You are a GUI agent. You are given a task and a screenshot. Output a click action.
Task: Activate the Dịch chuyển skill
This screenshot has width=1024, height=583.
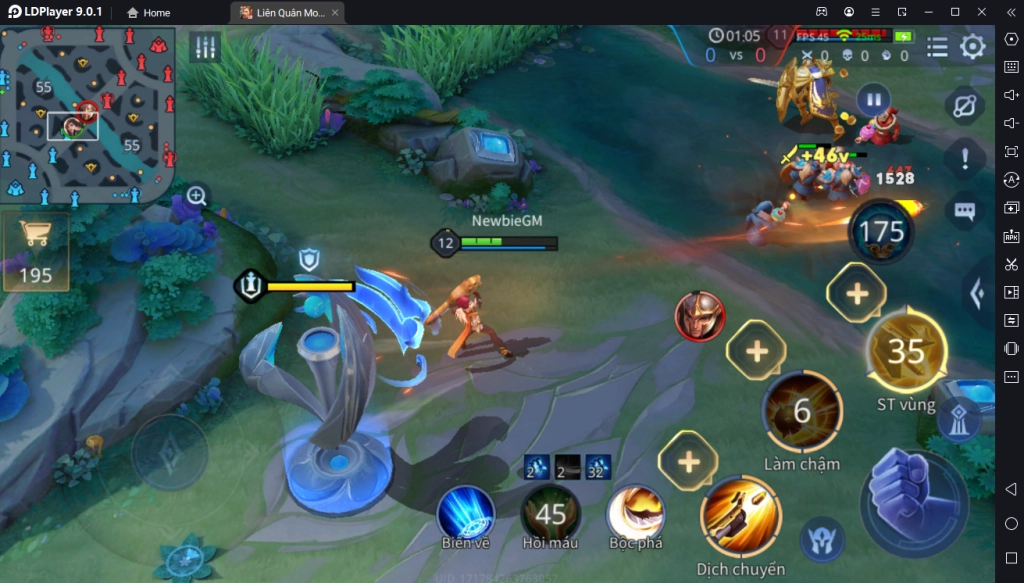pos(741,518)
